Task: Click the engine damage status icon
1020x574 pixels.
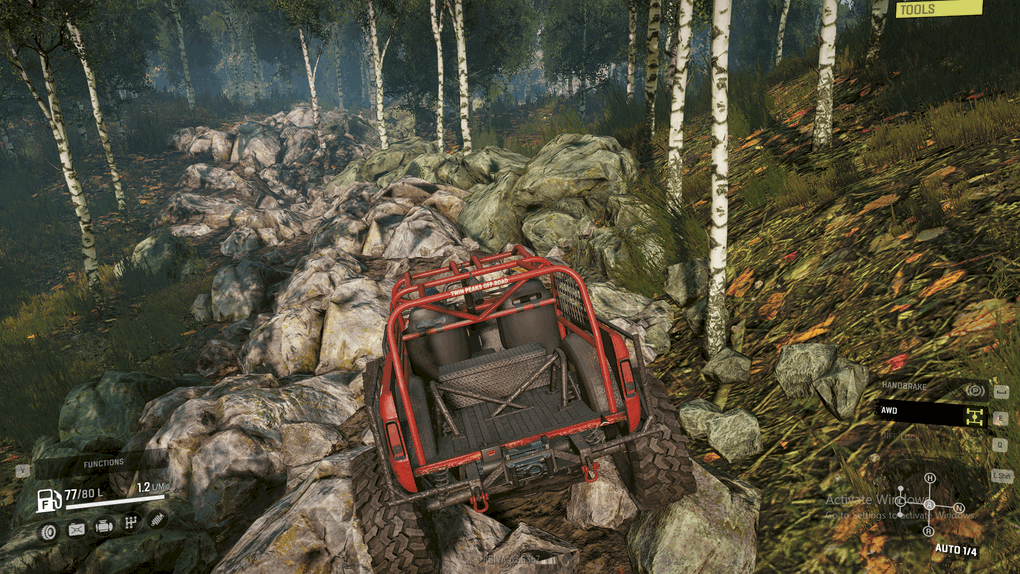Action: point(103,527)
